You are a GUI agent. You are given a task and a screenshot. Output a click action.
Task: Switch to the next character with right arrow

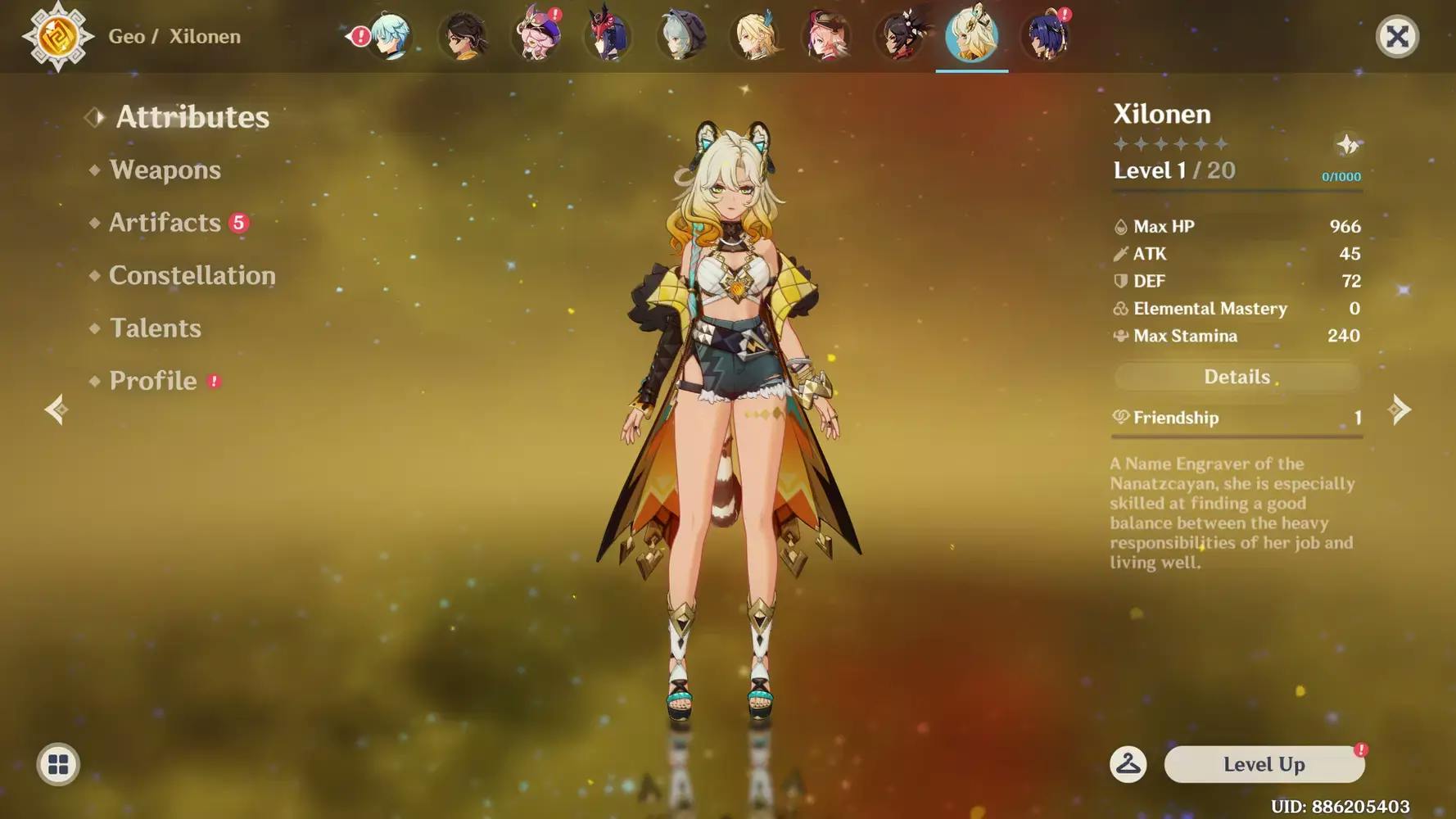point(1400,409)
